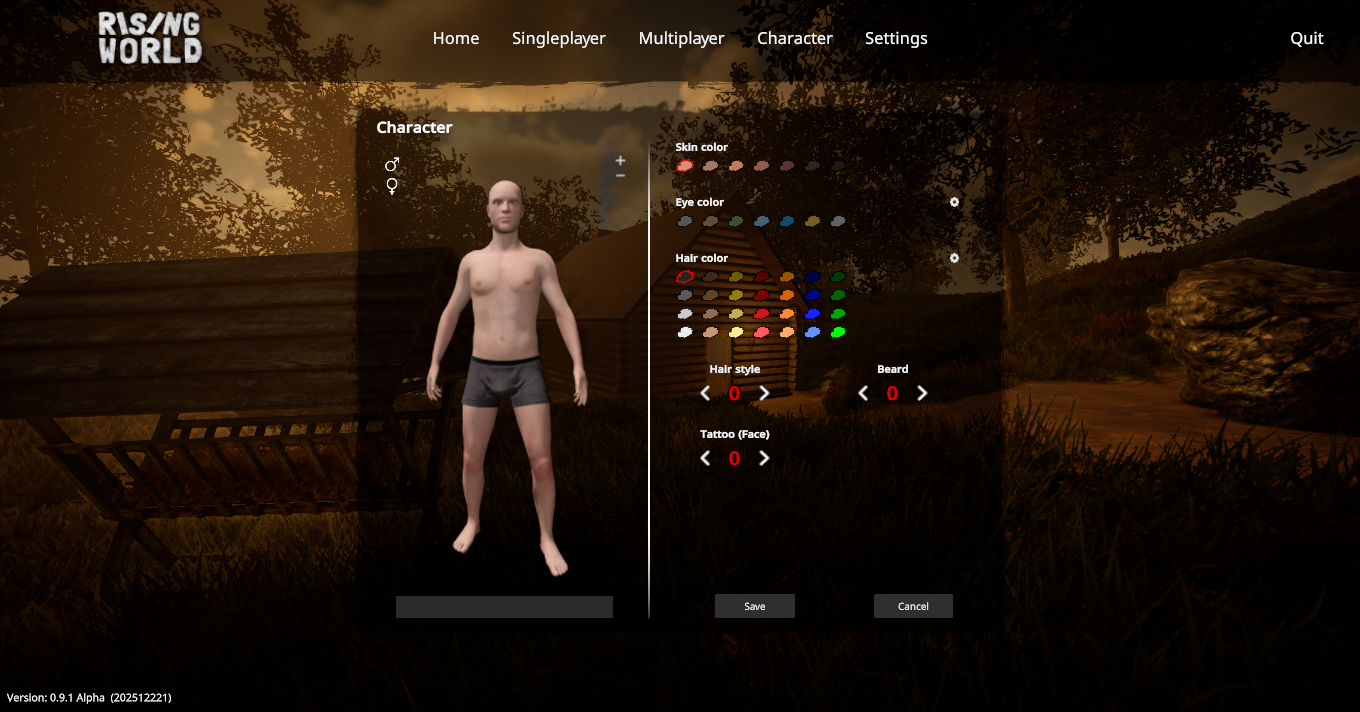This screenshot has width=1360, height=712.
Task: Select the male gender symbol
Action: click(392, 164)
